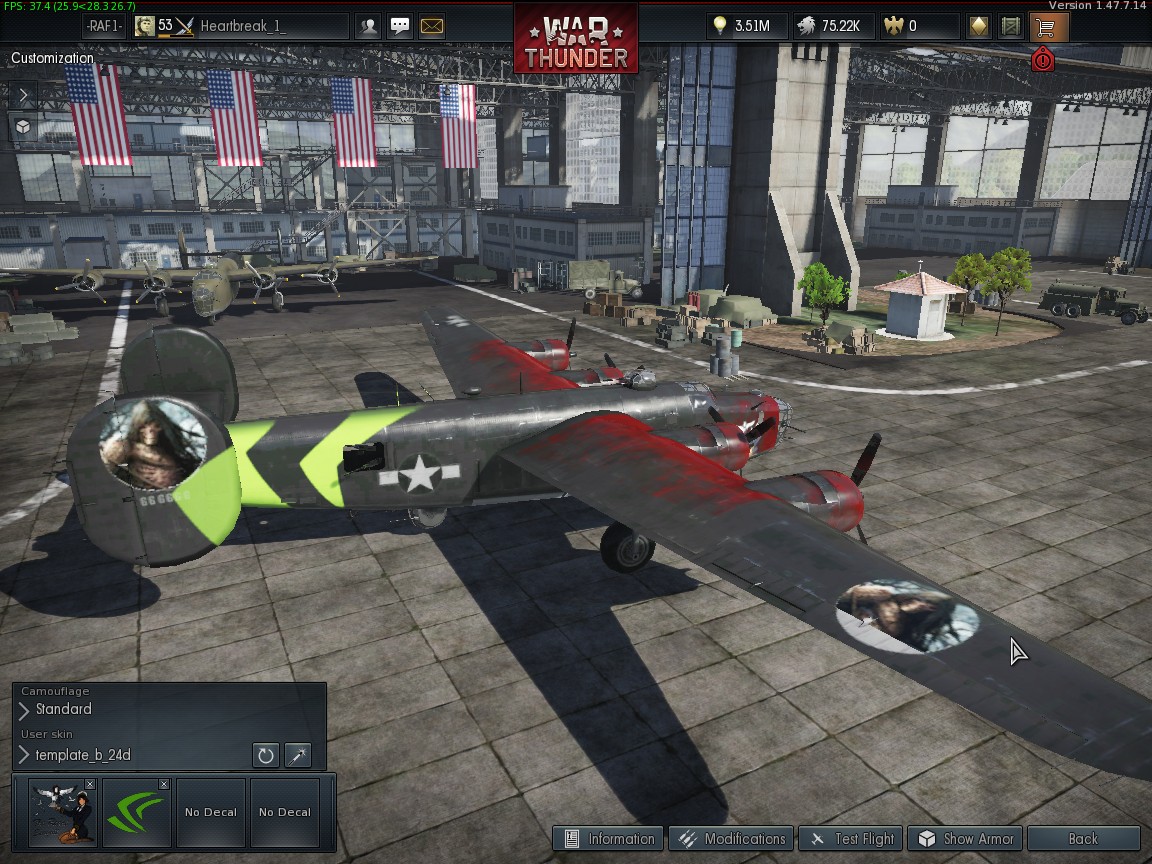
Task: Open the shopping cart store
Action: 1047,26
